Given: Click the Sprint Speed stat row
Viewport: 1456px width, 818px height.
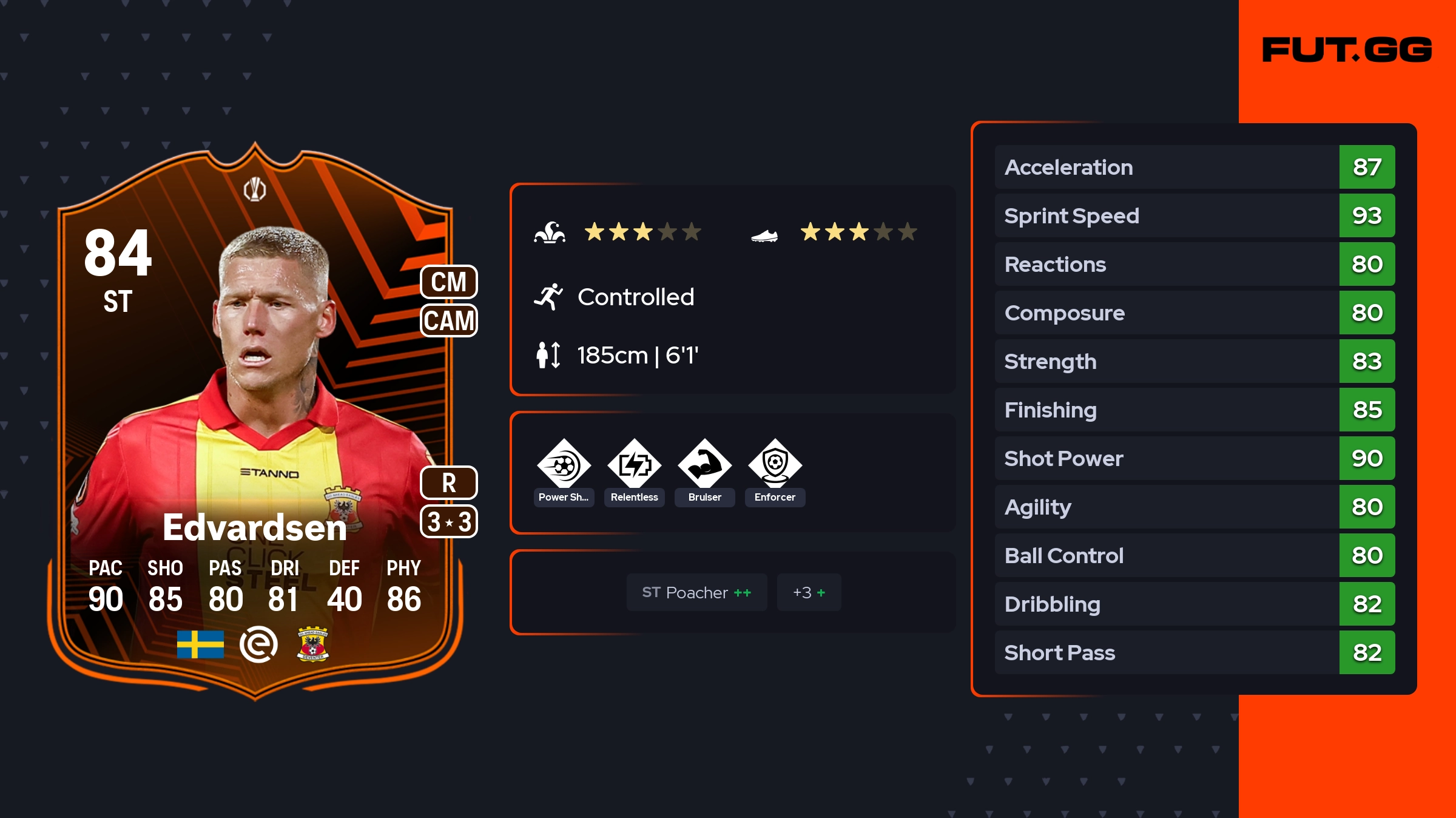Looking at the screenshot, I should (x=1194, y=216).
